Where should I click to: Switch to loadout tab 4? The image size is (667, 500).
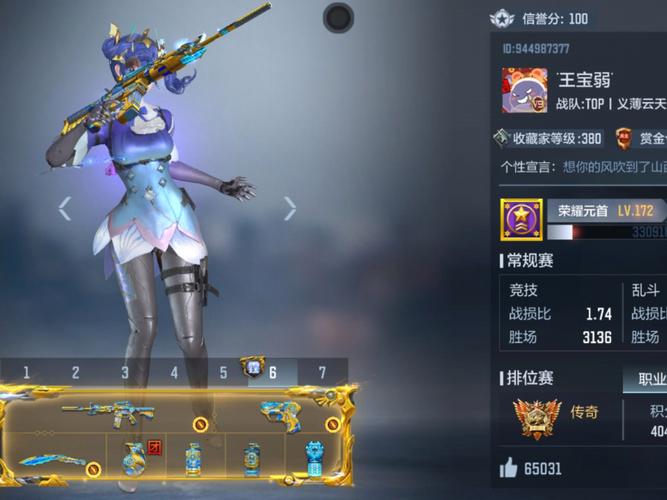[x=174, y=373]
